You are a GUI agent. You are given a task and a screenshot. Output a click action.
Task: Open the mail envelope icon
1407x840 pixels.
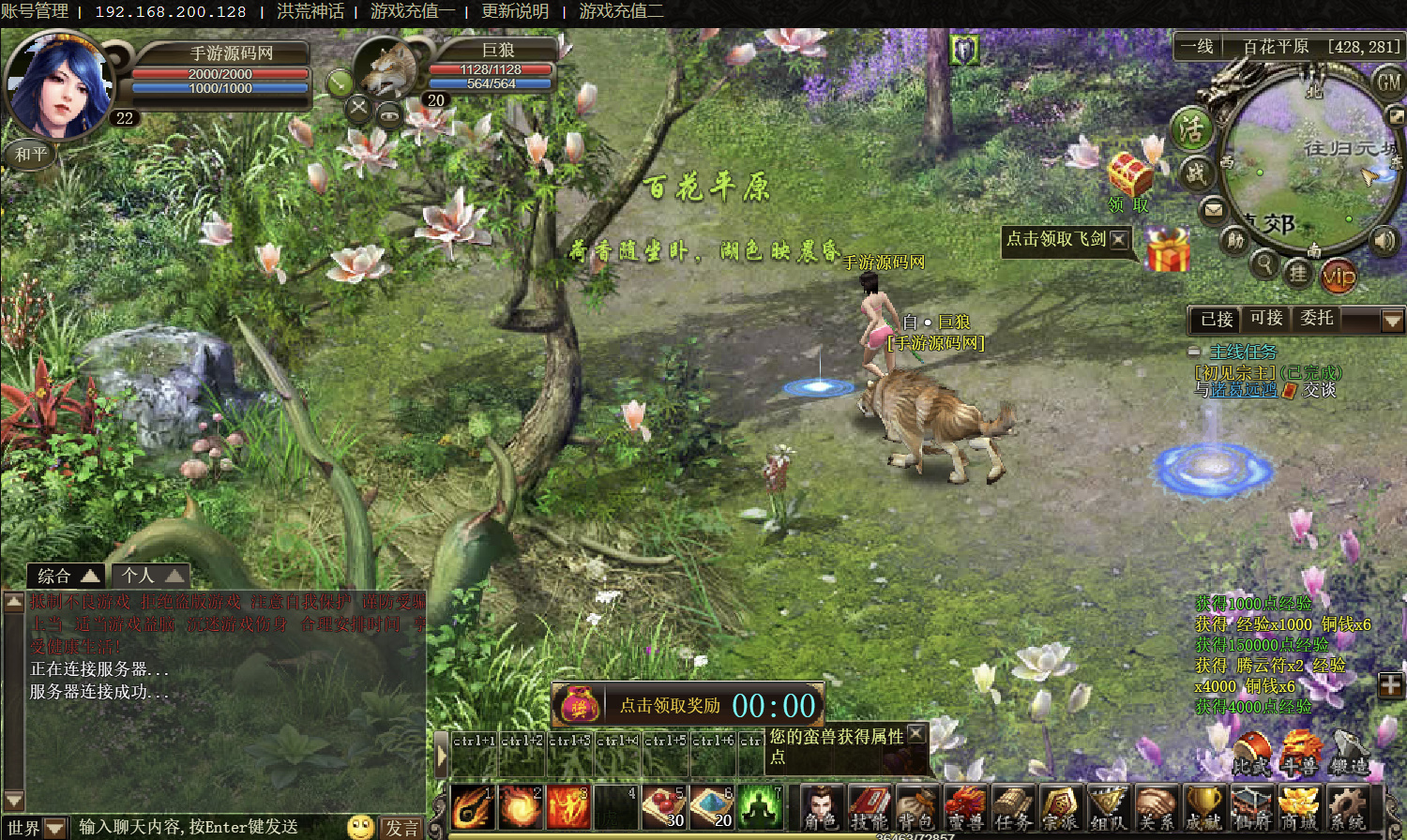[1214, 209]
